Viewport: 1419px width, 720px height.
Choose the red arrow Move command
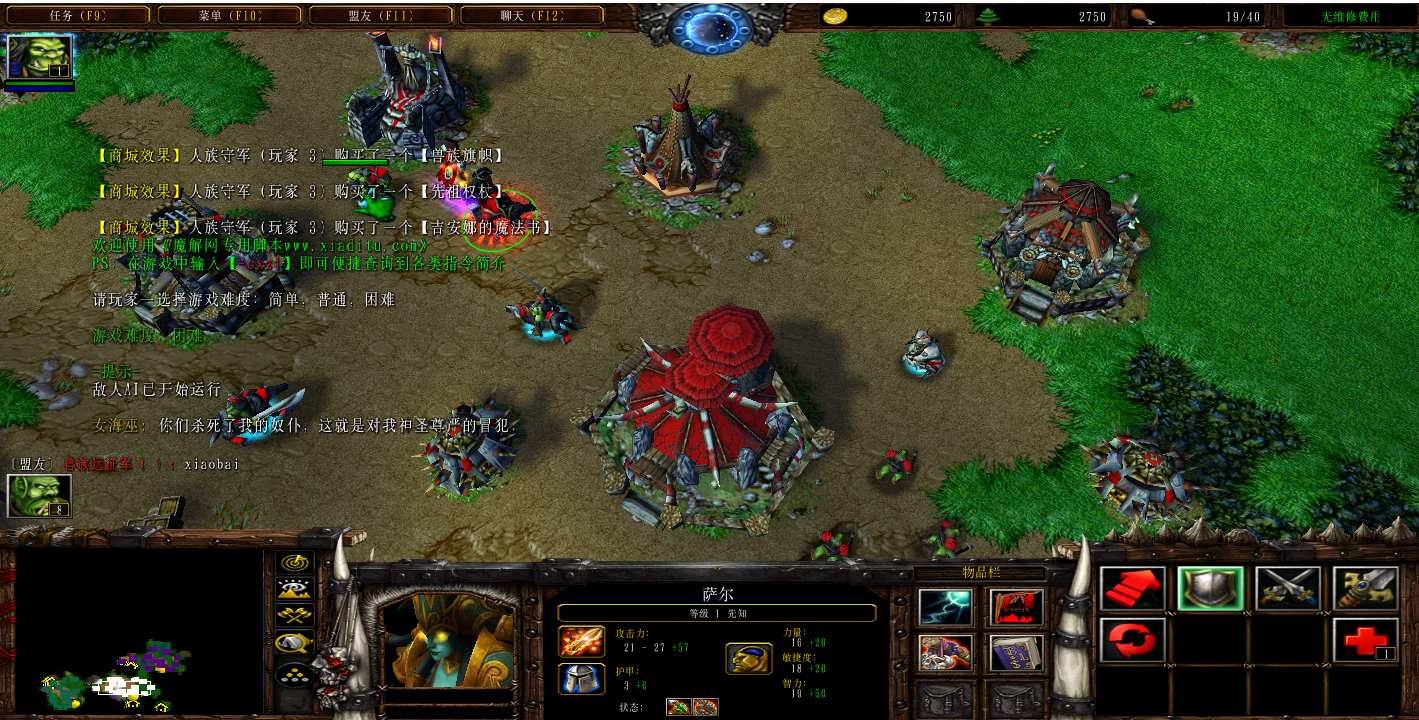1132,589
